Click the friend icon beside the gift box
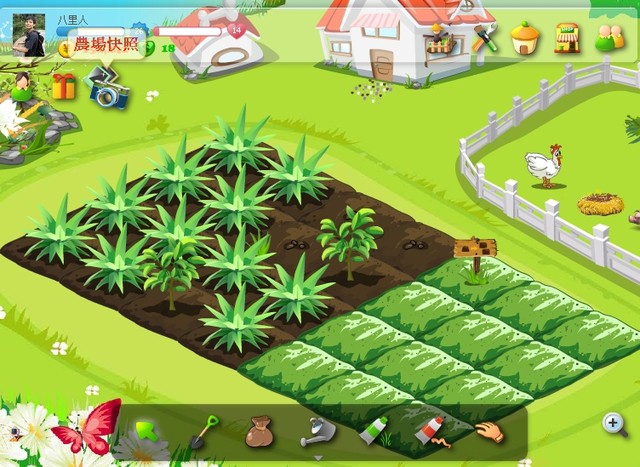The height and width of the screenshot is (467, 640). tap(20, 86)
